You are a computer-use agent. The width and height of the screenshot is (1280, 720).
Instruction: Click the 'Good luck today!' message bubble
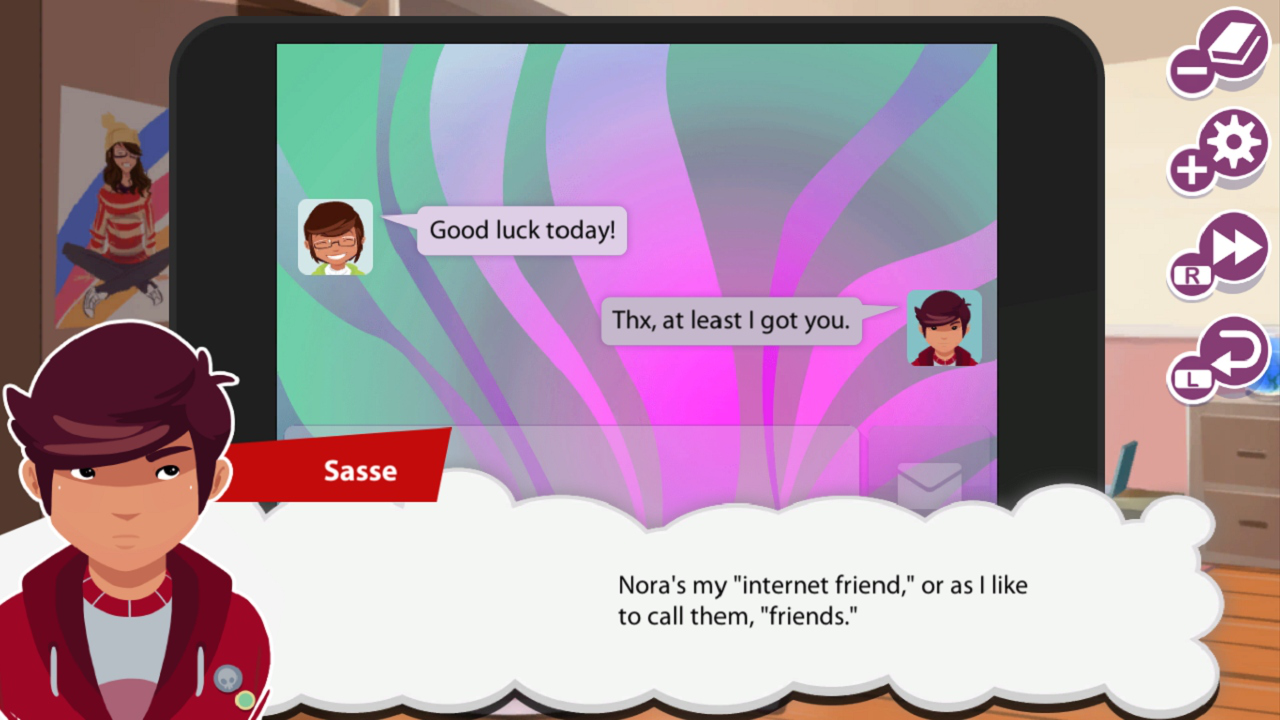(520, 230)
